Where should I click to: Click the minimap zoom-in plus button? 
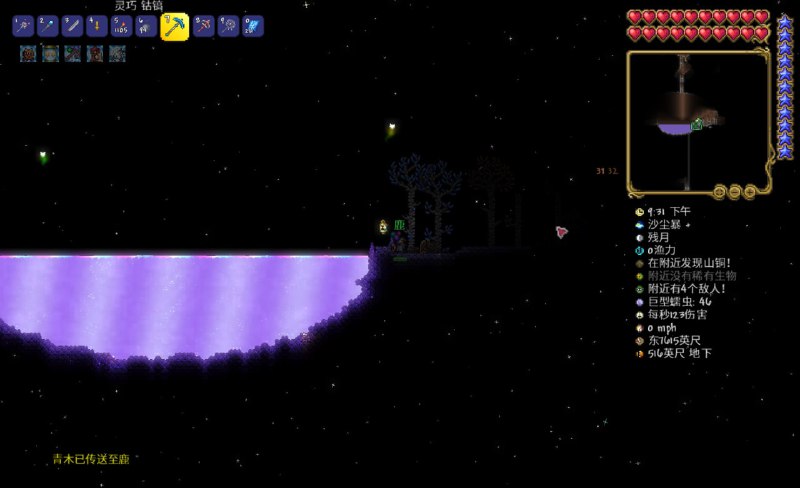pos(750,191)
